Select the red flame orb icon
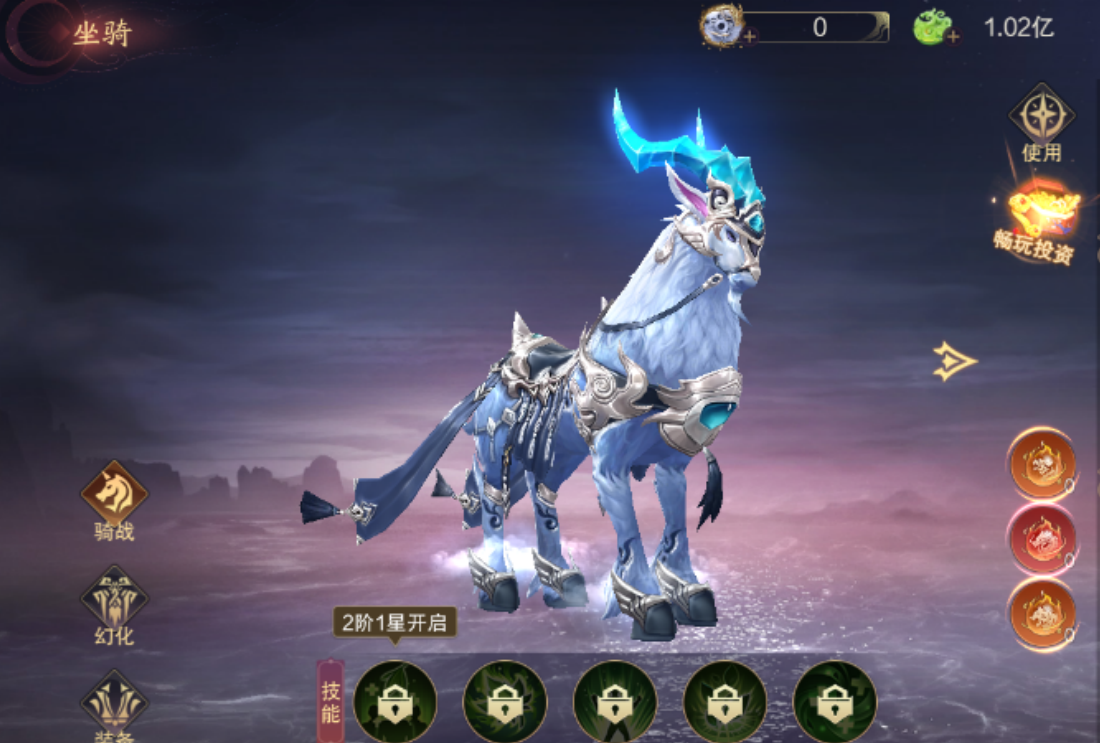 tap(1042, 538)
